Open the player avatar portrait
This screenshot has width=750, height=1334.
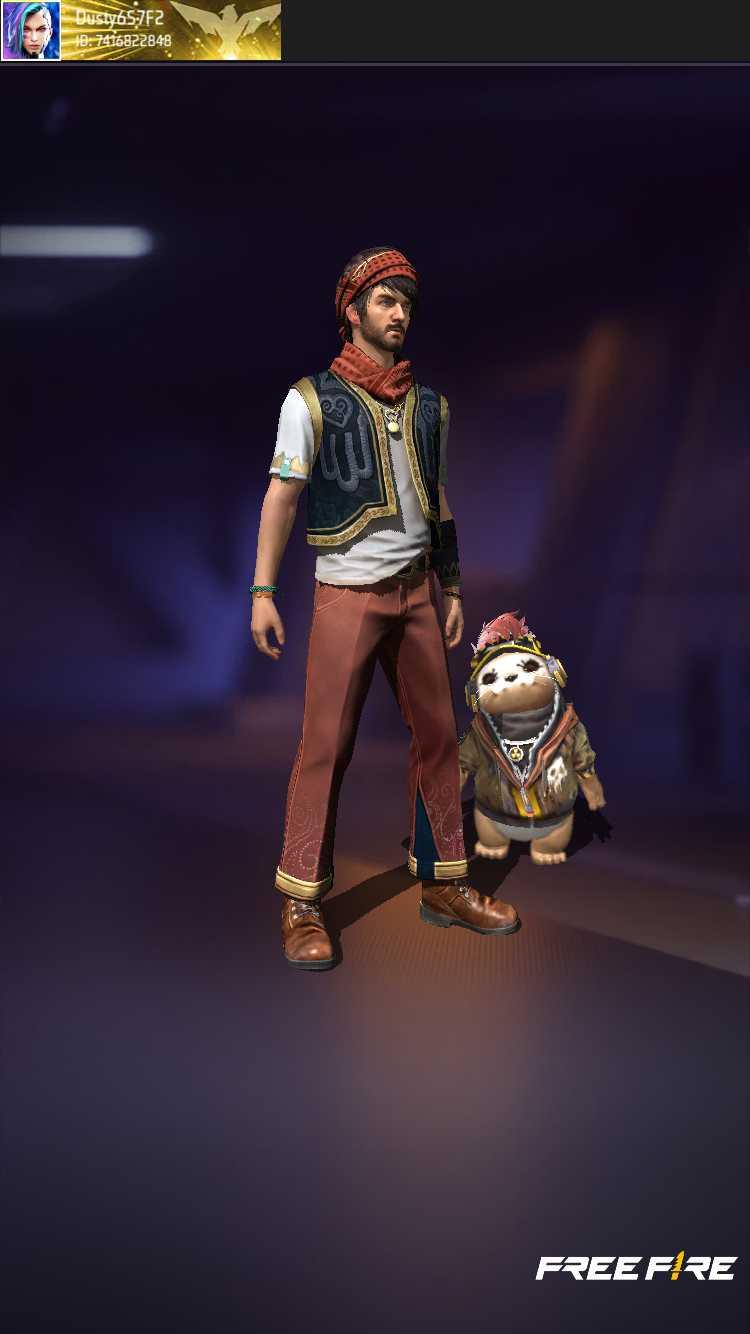31,30
